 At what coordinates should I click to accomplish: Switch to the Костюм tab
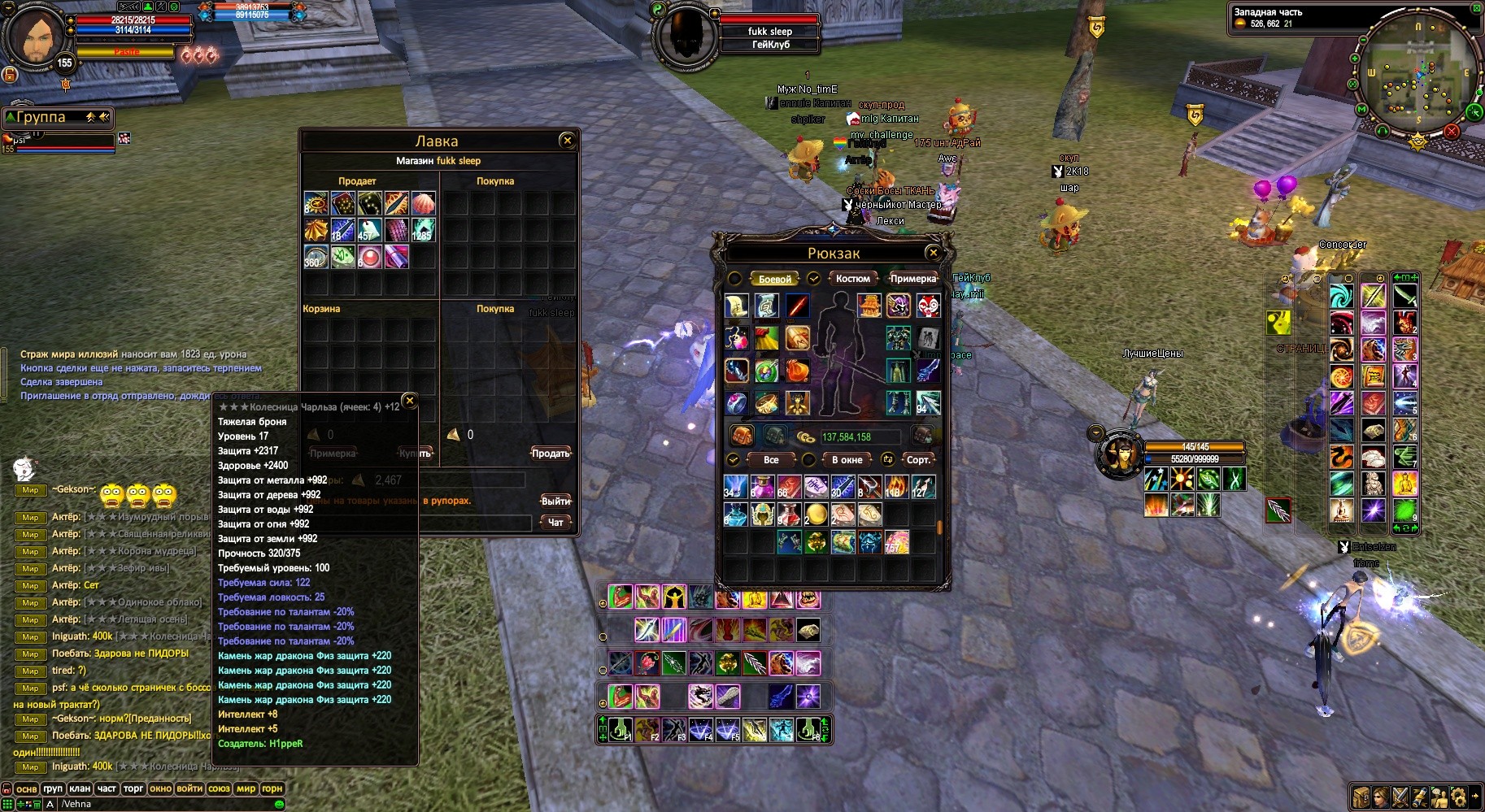tap(852, 279)
